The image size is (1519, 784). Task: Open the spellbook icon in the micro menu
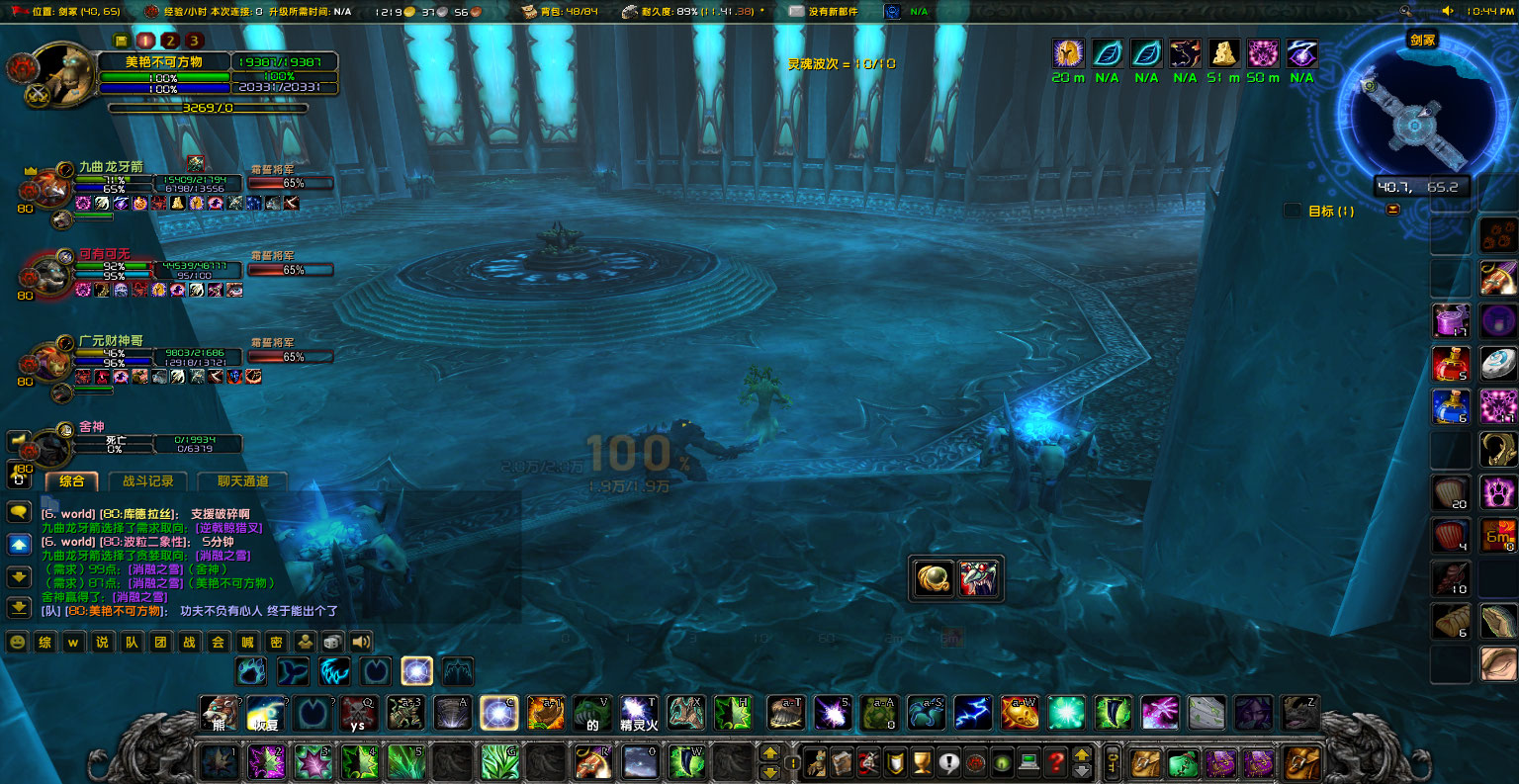[x=841, y=761]
